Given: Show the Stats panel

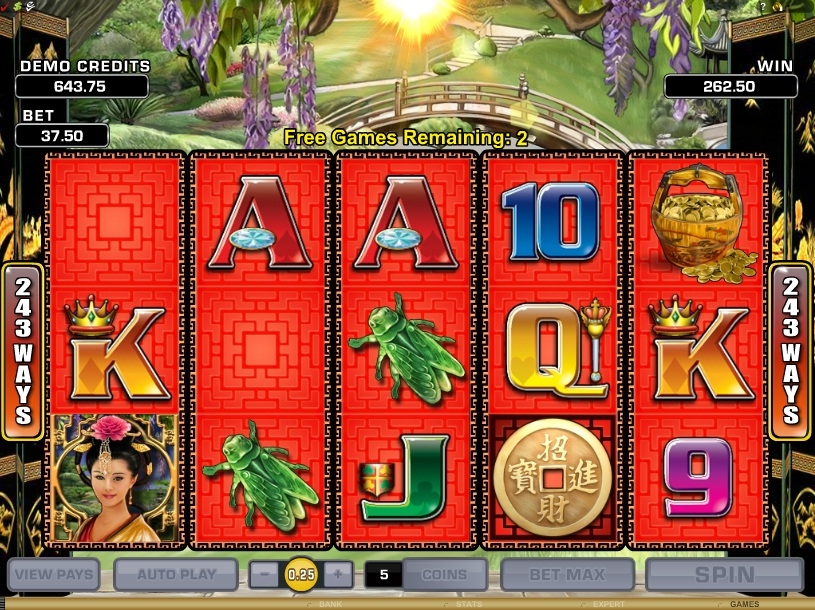Looking at the screenshot, I should pyautogui.click(x=468, y=604).
